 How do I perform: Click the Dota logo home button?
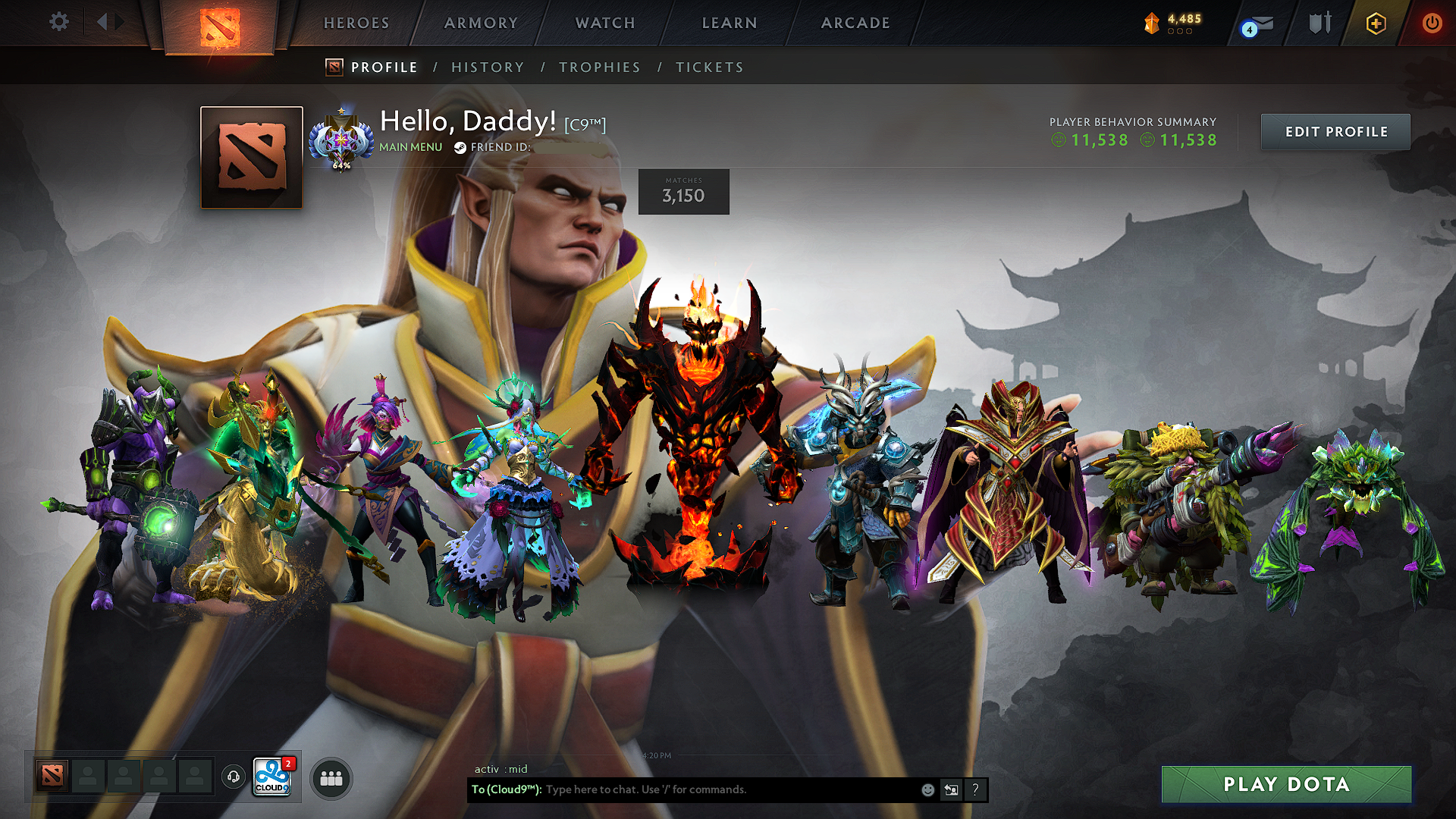219,20
